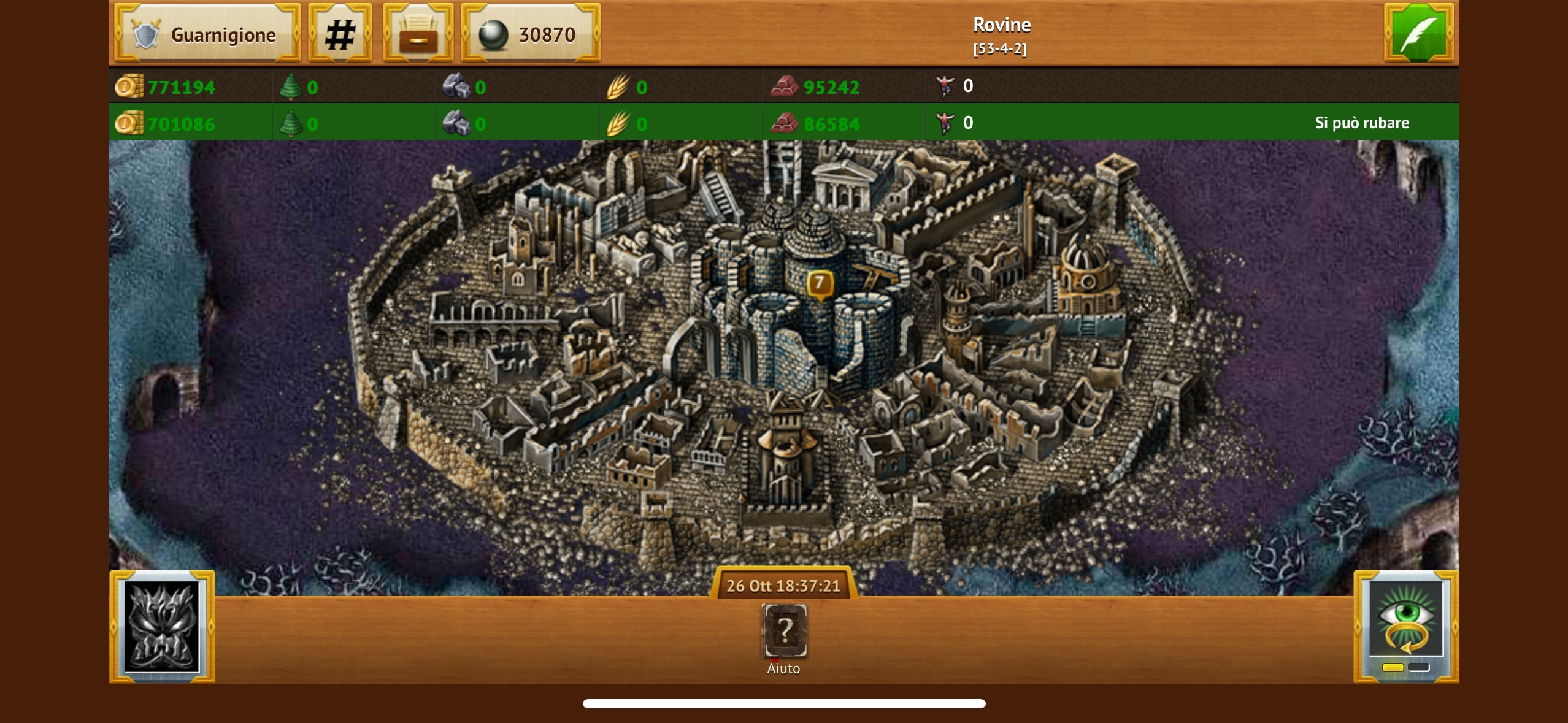Open the Guarnigione garrison button
Screen dimensions: 1568x723
(x=207, y=34)
